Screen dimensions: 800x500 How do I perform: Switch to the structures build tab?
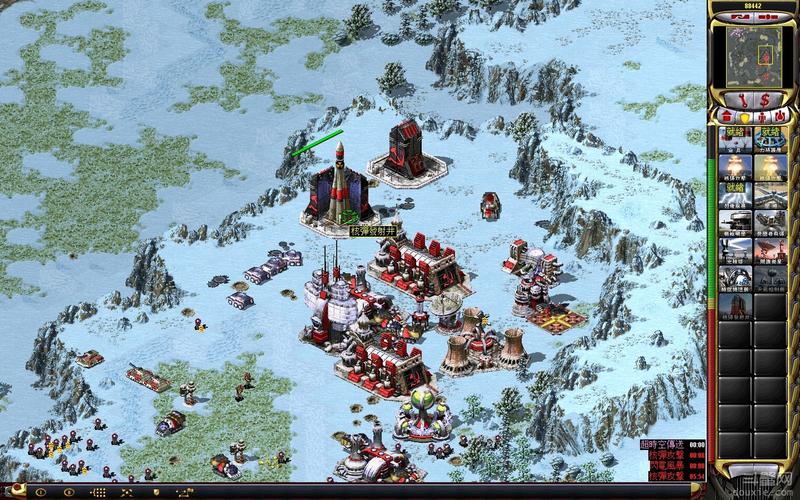727,116
